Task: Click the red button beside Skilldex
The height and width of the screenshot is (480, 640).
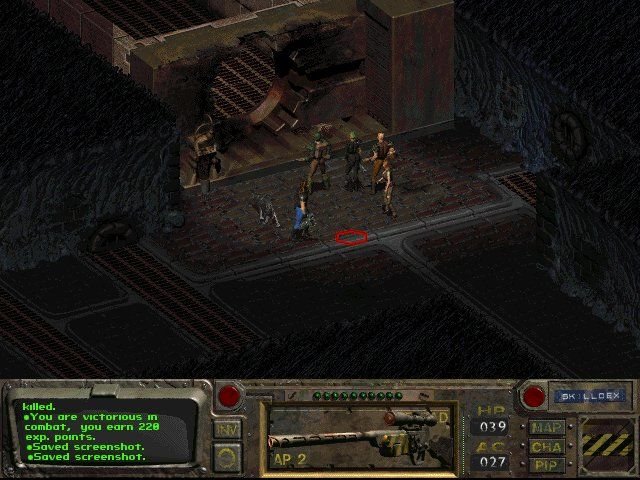Action: coord(534,396)
